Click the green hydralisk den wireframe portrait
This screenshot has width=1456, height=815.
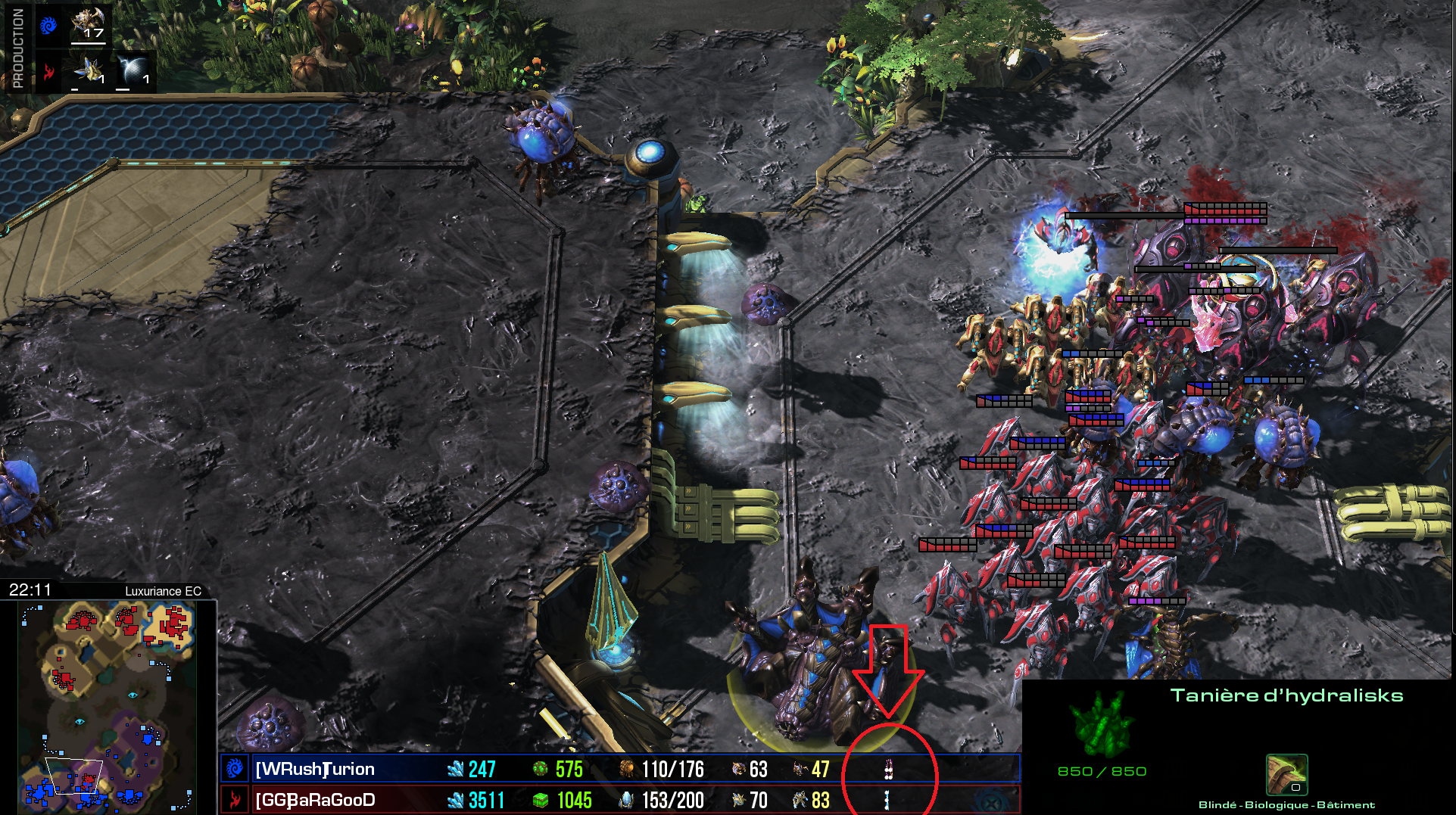coord(1102,724)
